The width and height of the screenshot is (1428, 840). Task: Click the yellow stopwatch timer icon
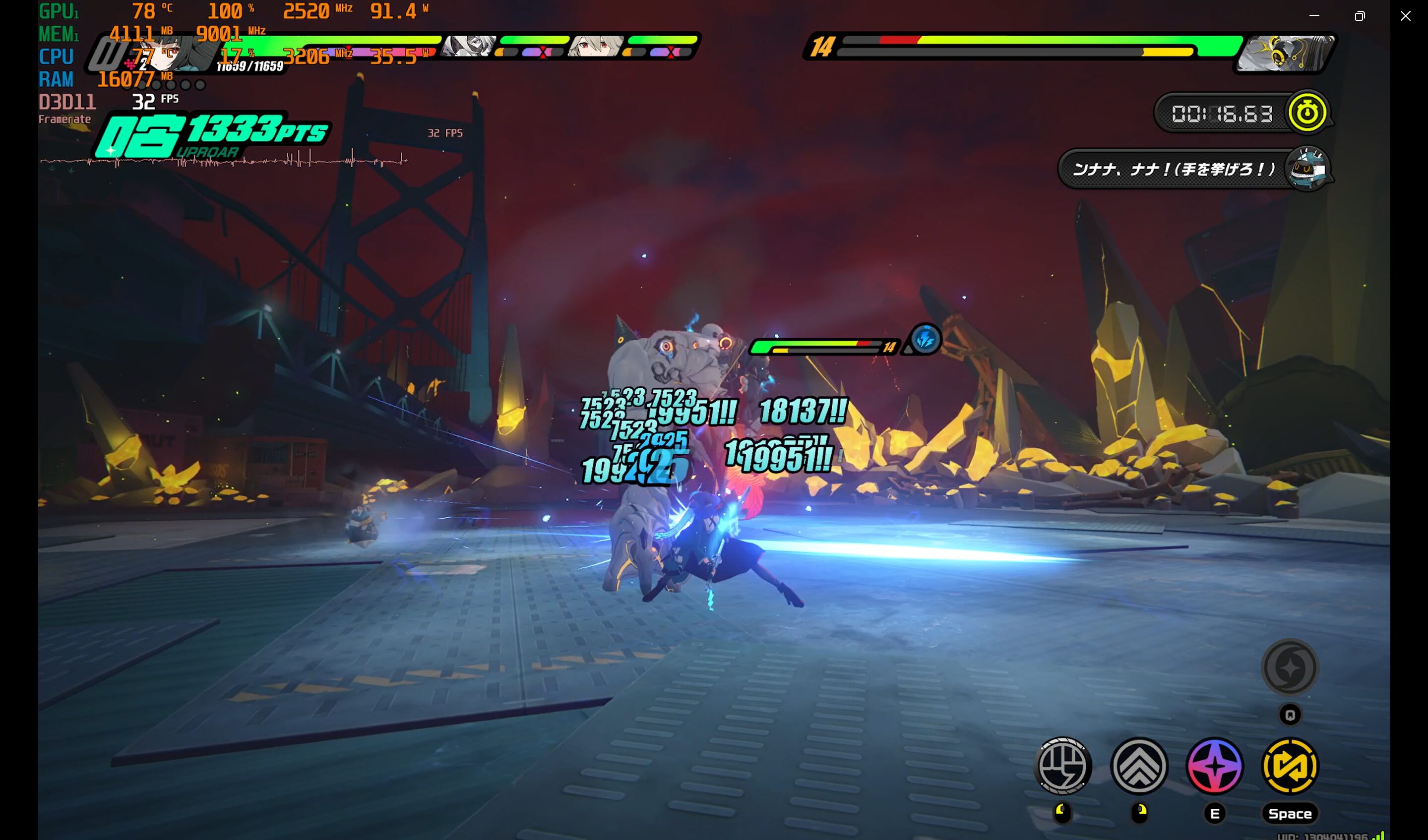(x=1307, y=112)
